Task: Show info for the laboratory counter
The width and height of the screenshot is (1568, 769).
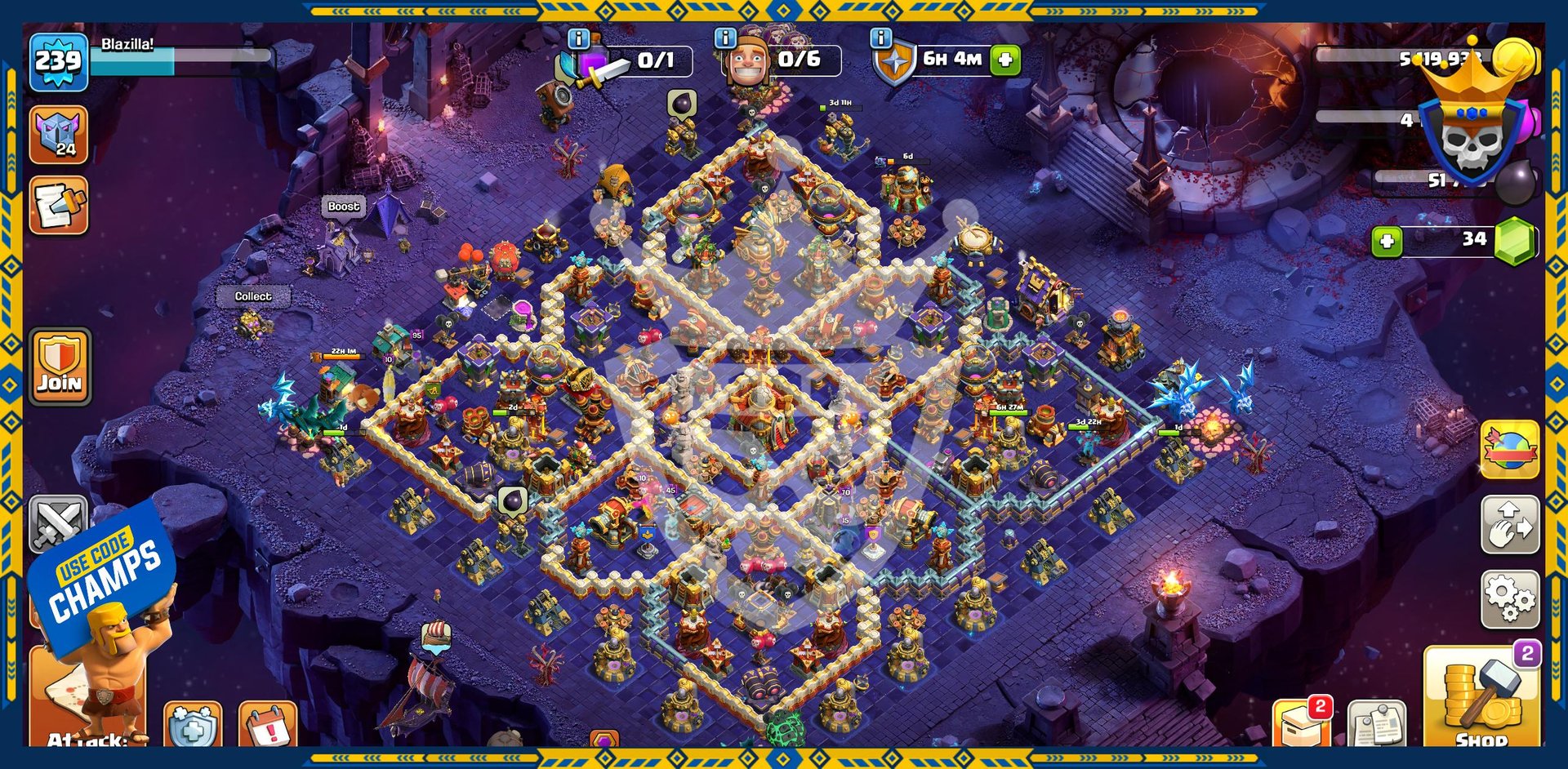Action: coord(578,38)
